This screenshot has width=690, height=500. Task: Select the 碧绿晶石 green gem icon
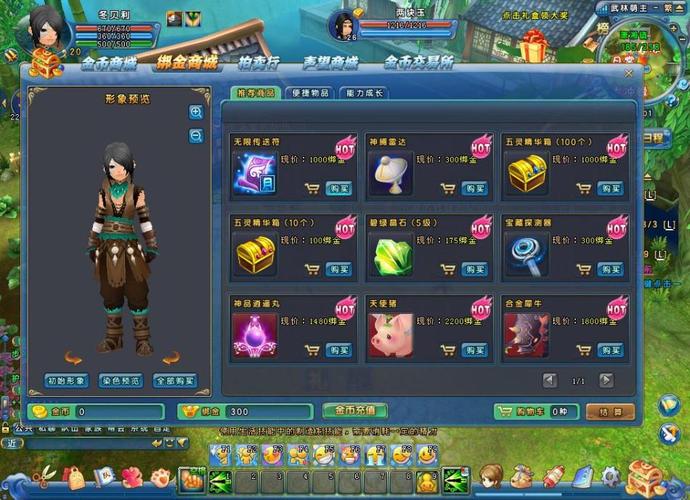point(391,254)
